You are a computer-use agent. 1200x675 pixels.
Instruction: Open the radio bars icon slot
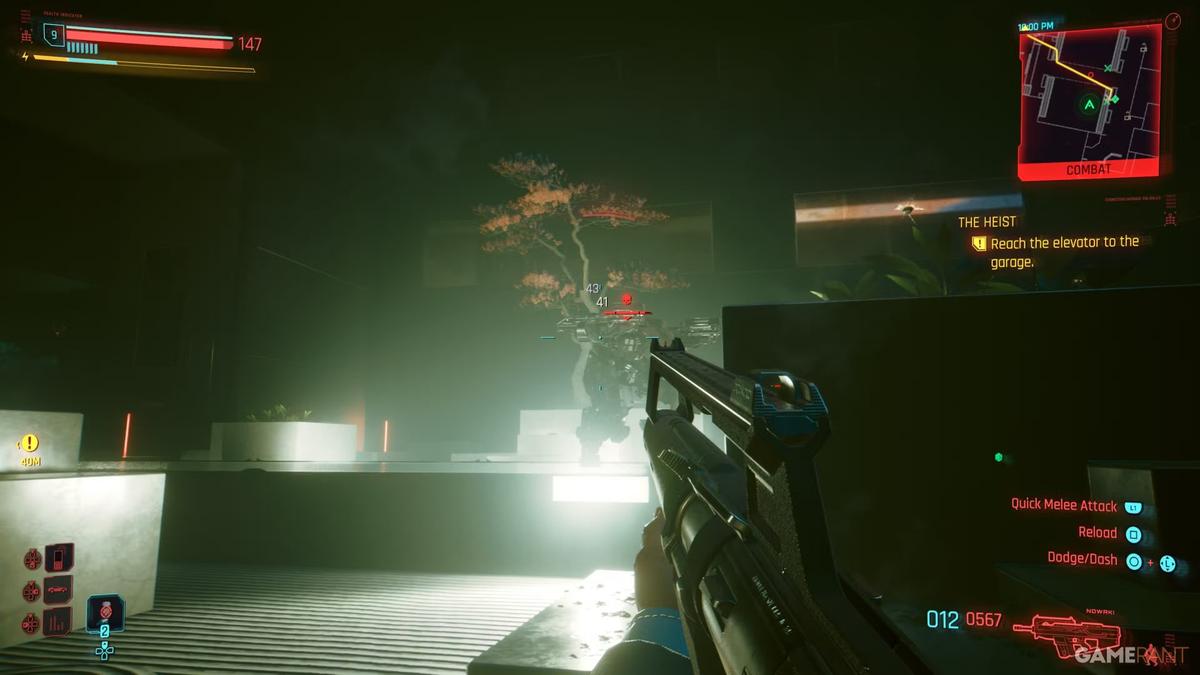[58, 622]
